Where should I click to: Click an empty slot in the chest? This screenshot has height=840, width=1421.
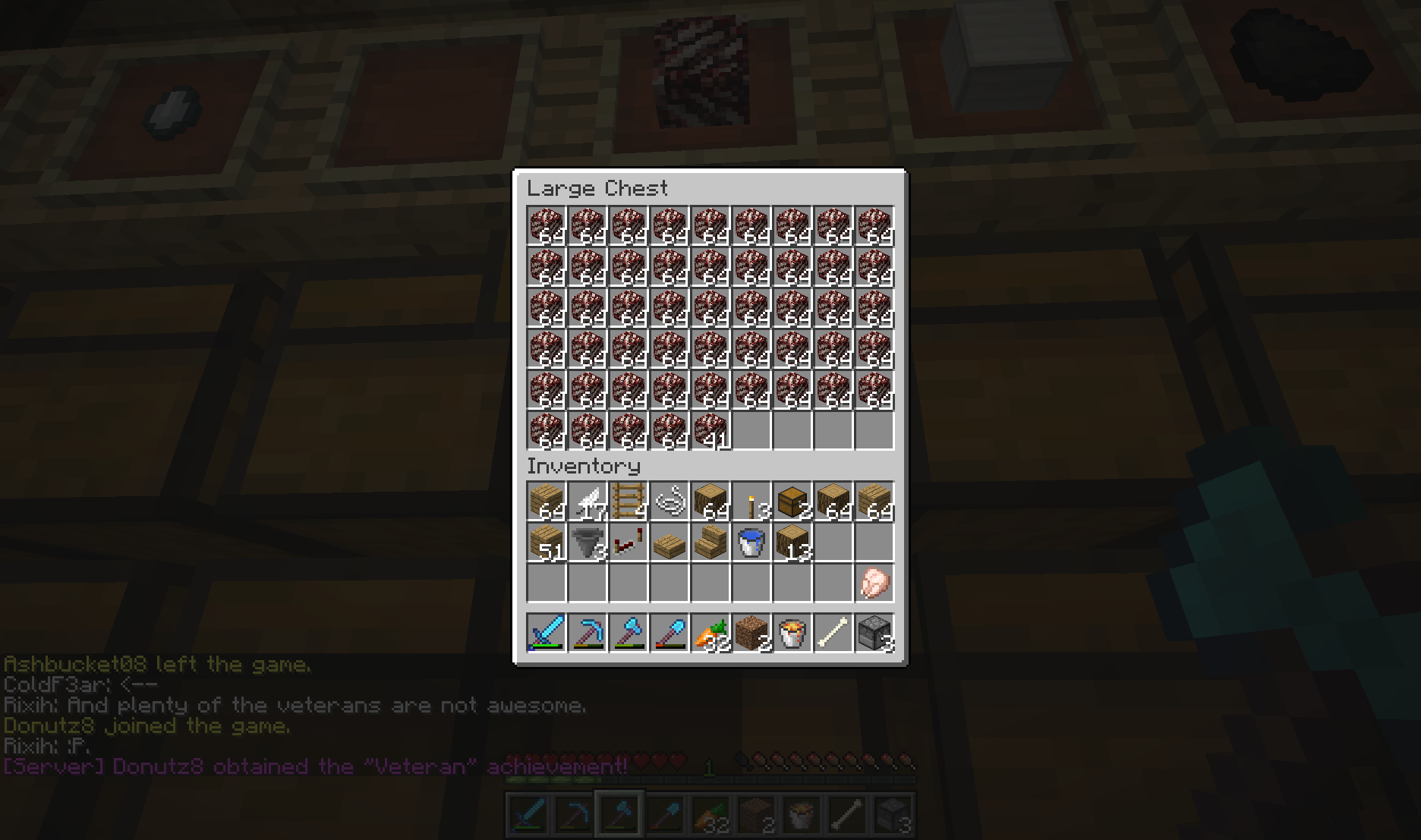point(792,429)
